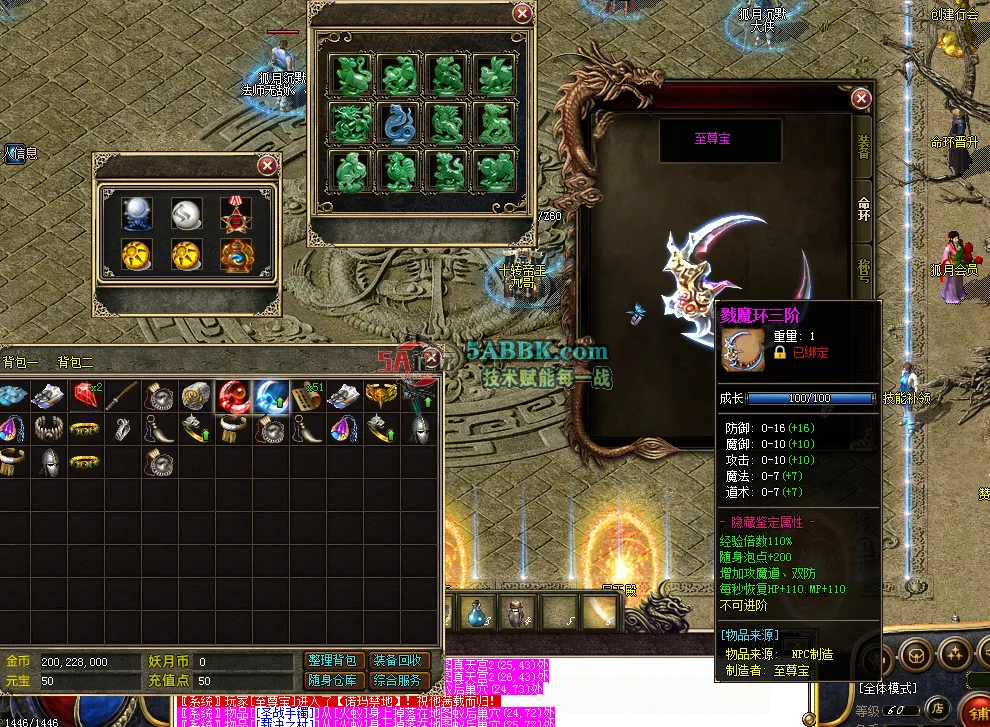Screen dimensions: 990x727
Task: Select the scroll stack with 51 count
Action: coord(307,396)
